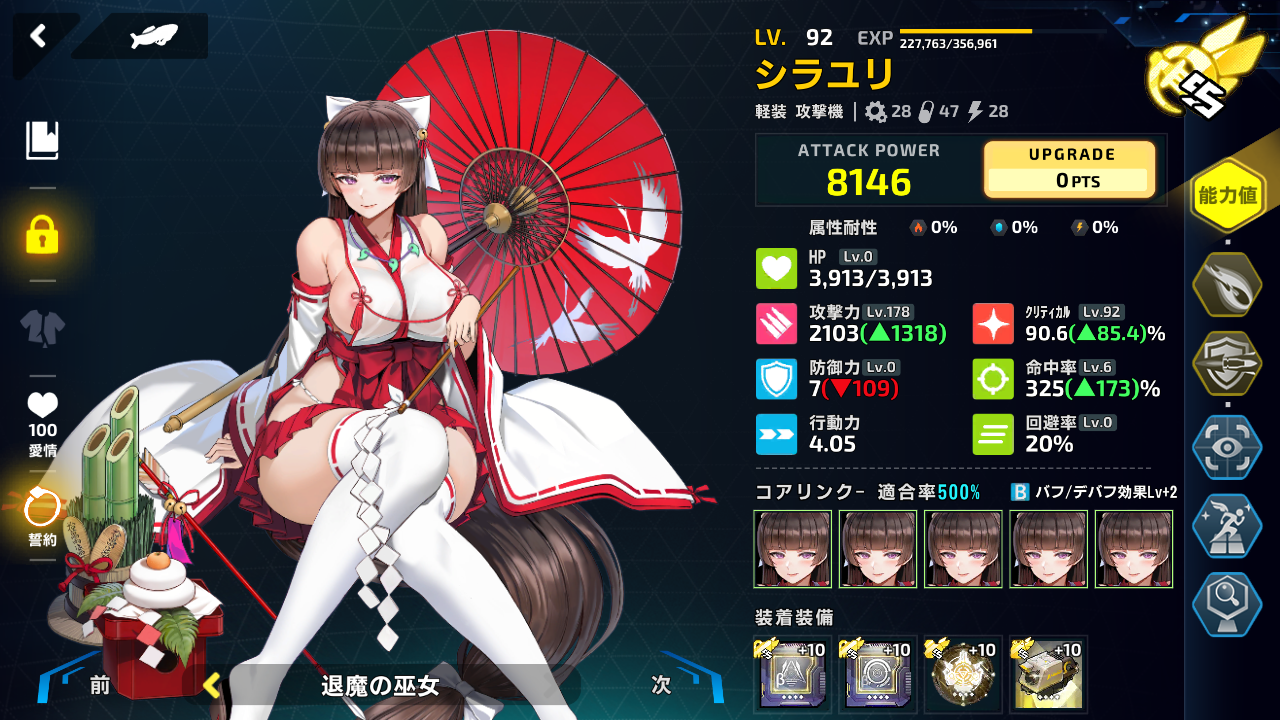Select the heart affection icon labeled 愛情
The image size is (1280, 720).
(x=42, y=420)
